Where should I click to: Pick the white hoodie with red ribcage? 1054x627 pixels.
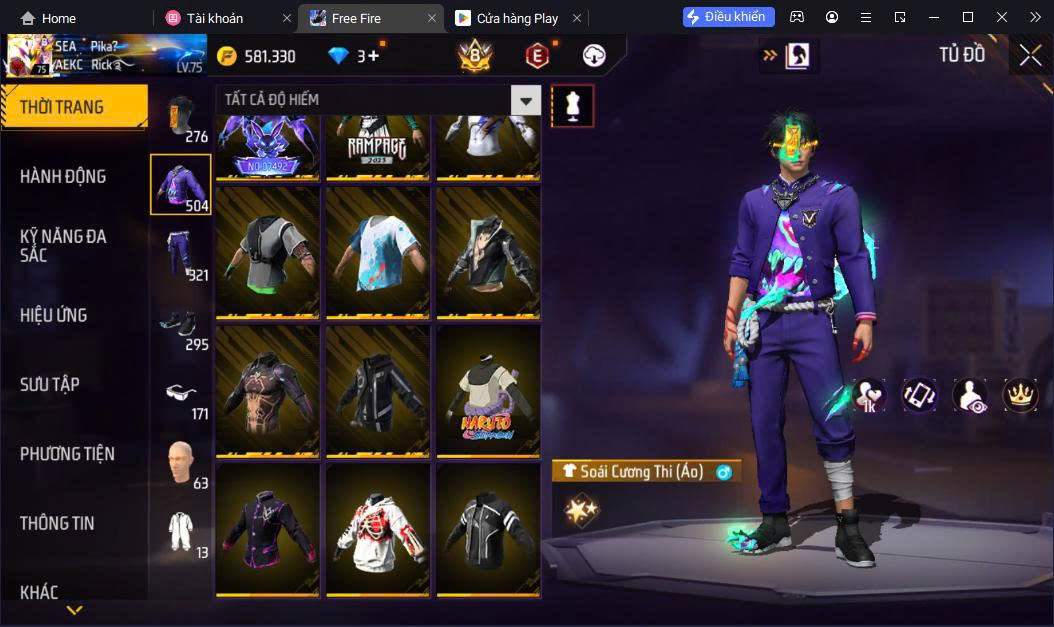pyautogui.click(x=378, y=529)
